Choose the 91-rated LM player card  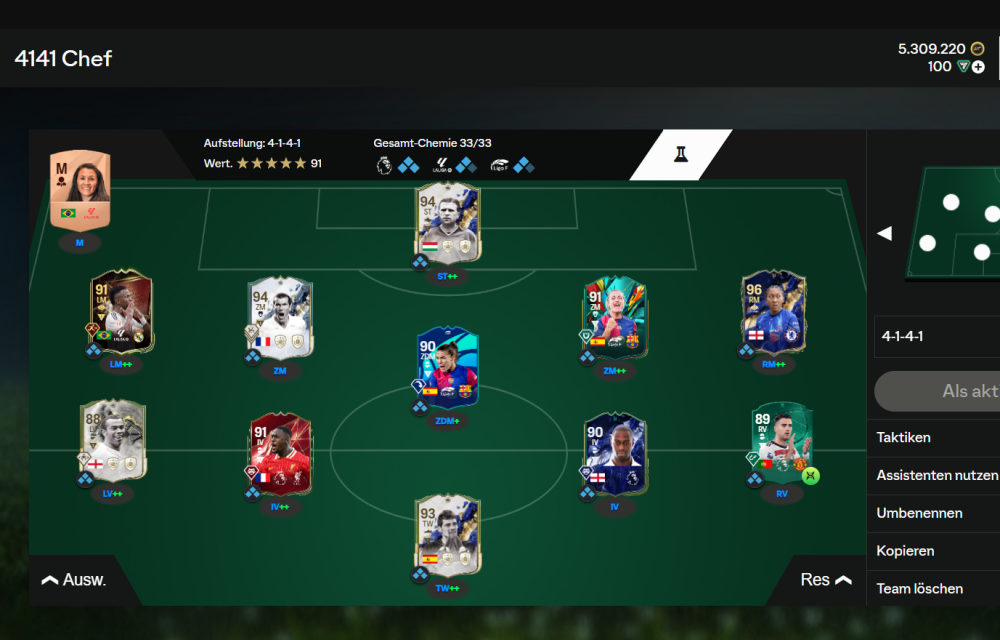tap(121, 311)
